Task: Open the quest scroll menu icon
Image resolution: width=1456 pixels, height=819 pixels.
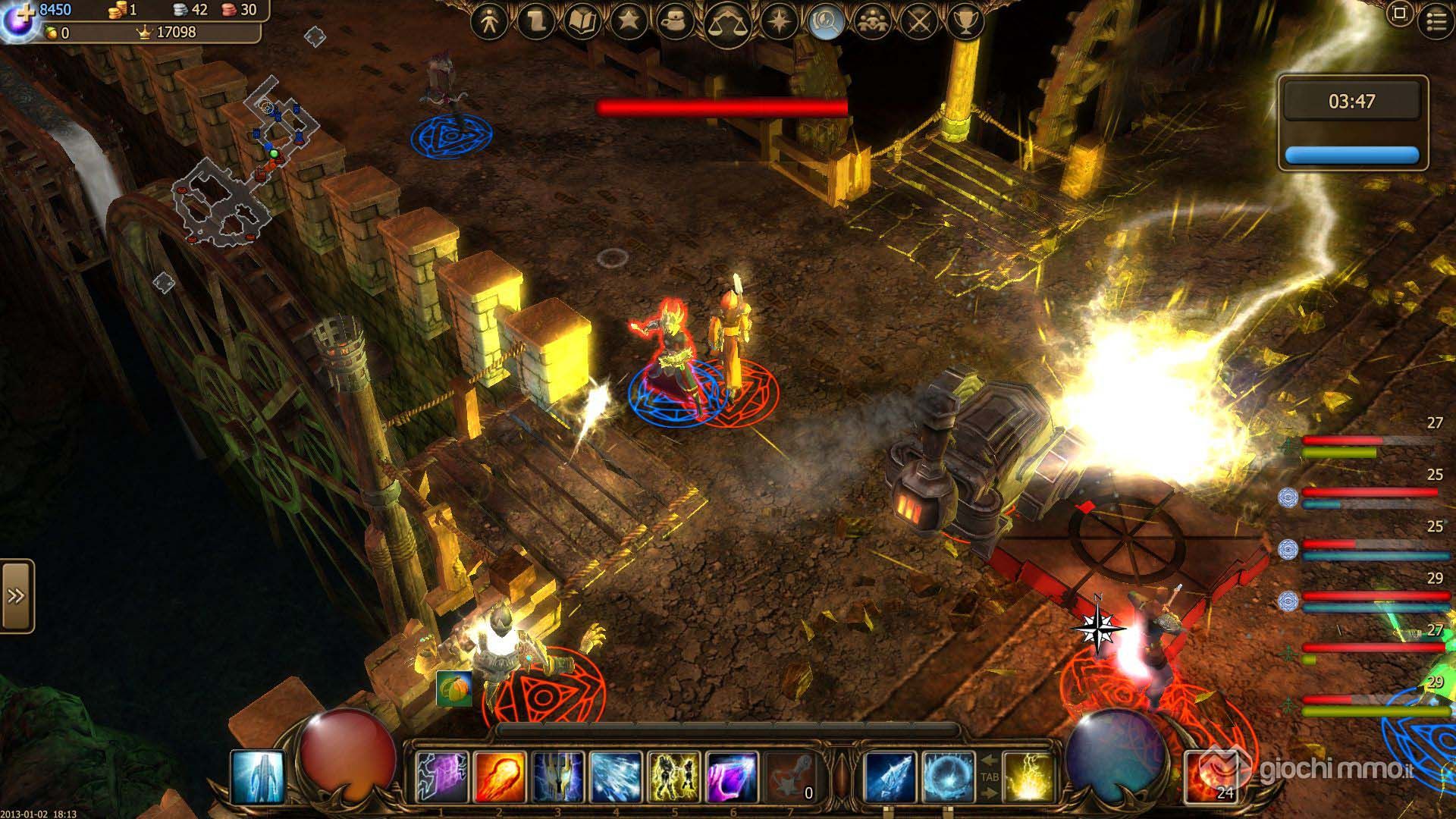Action: 535,22
